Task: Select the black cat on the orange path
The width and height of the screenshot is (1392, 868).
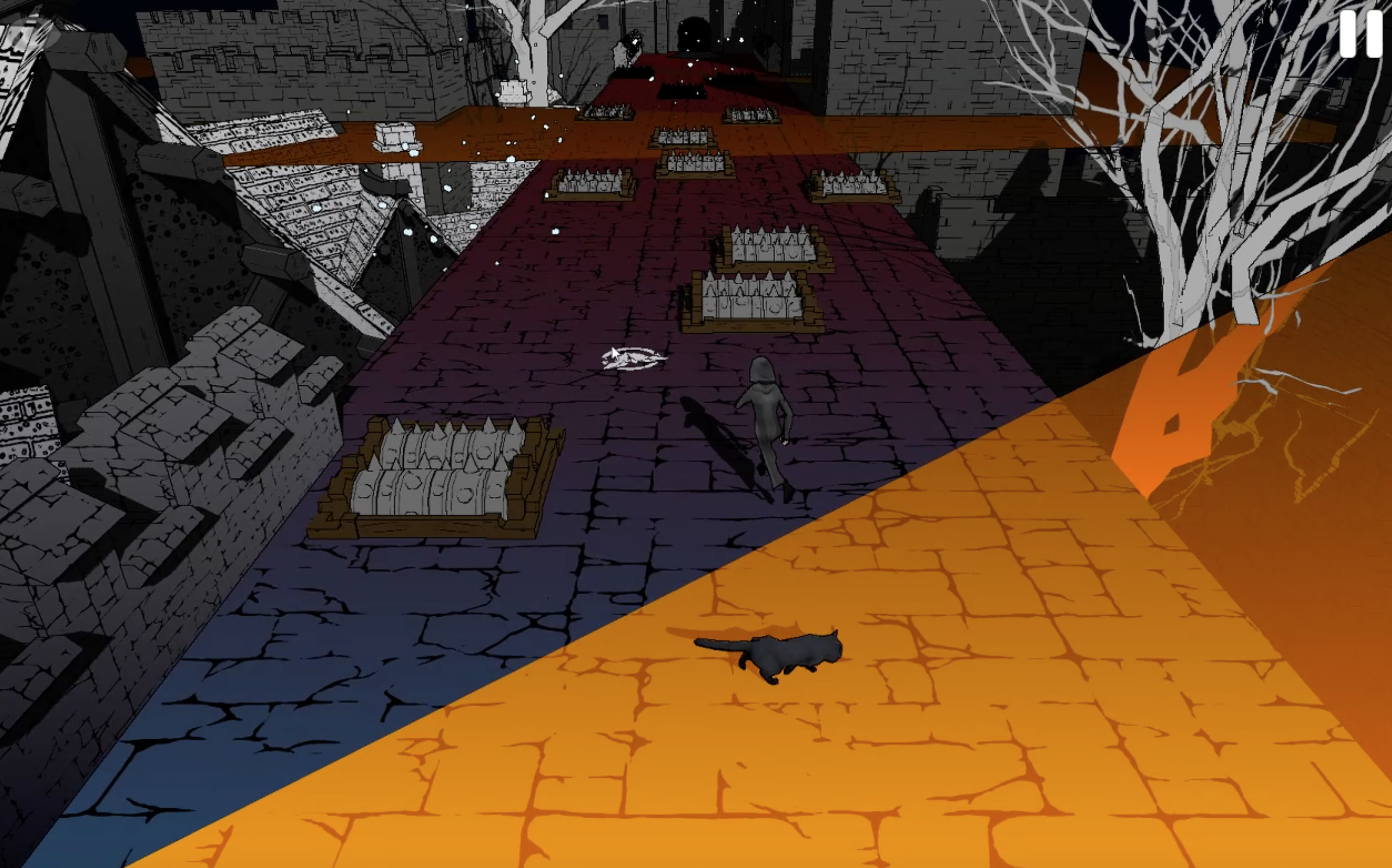Action: (x=775, y=654)
